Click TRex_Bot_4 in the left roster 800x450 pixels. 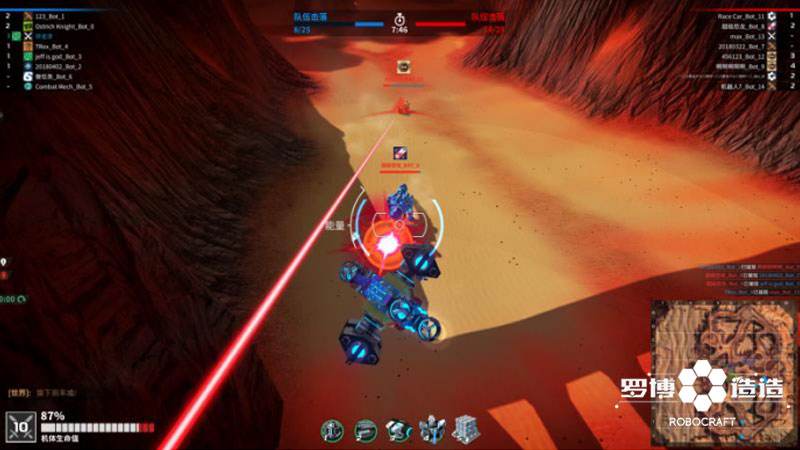[x=52, y=46]
